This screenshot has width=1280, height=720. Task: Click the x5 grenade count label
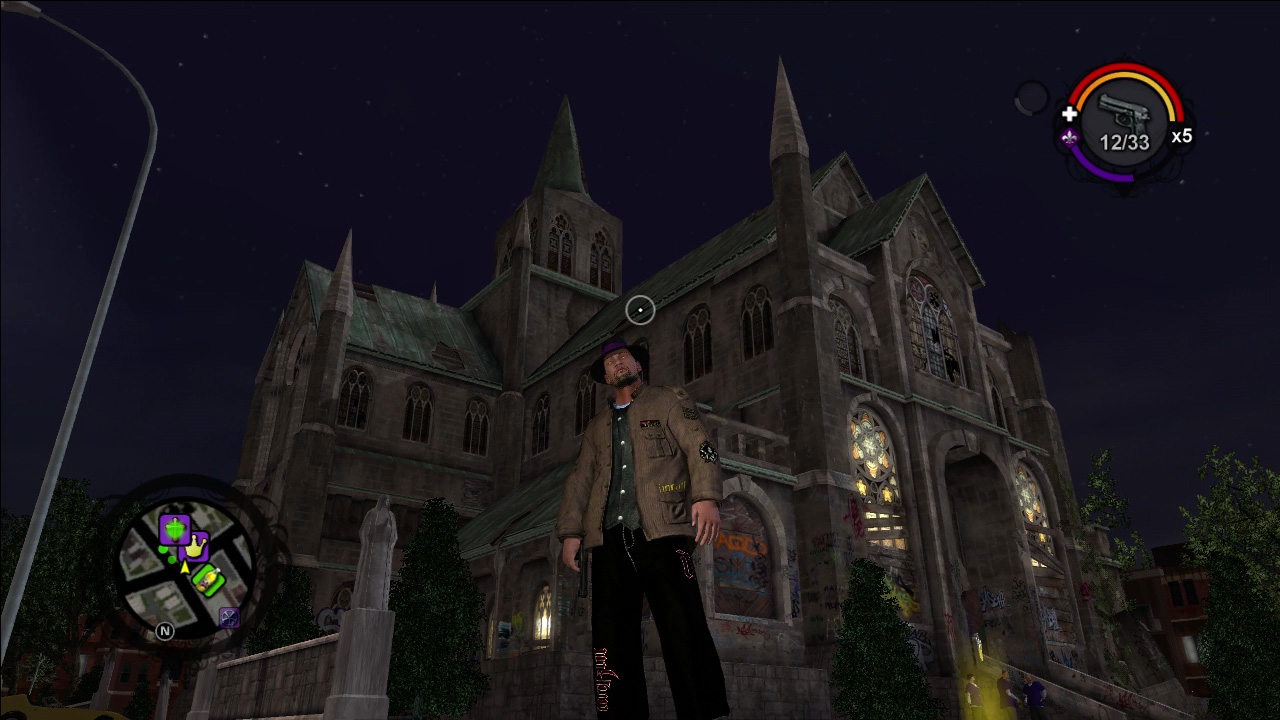pos(1181,135)
